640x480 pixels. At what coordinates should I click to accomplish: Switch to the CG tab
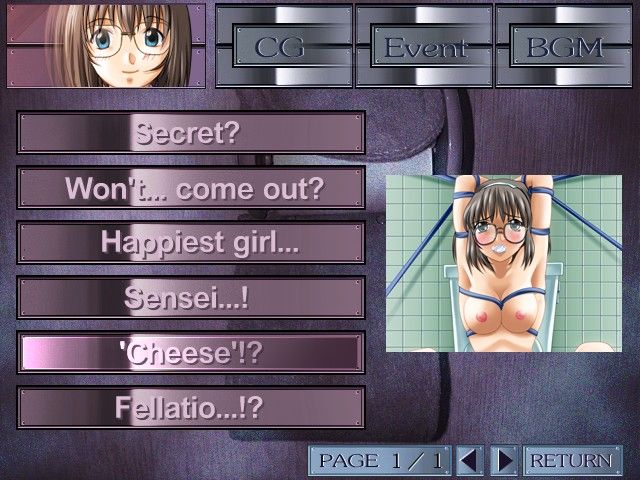281,46
